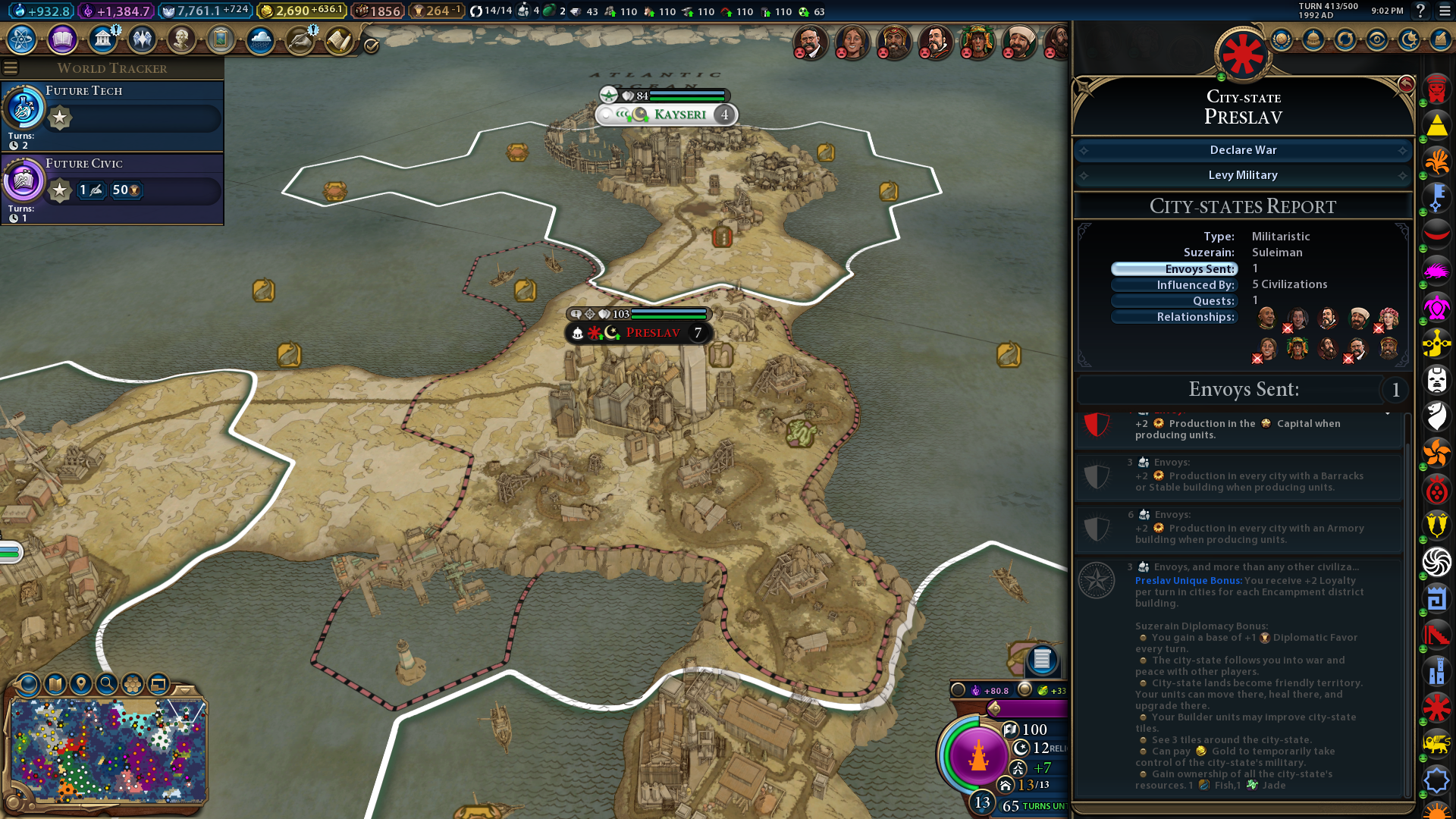Open the Government building icon
The width and height of the screenshot is (1456, 819).
[x=102, y=39]
